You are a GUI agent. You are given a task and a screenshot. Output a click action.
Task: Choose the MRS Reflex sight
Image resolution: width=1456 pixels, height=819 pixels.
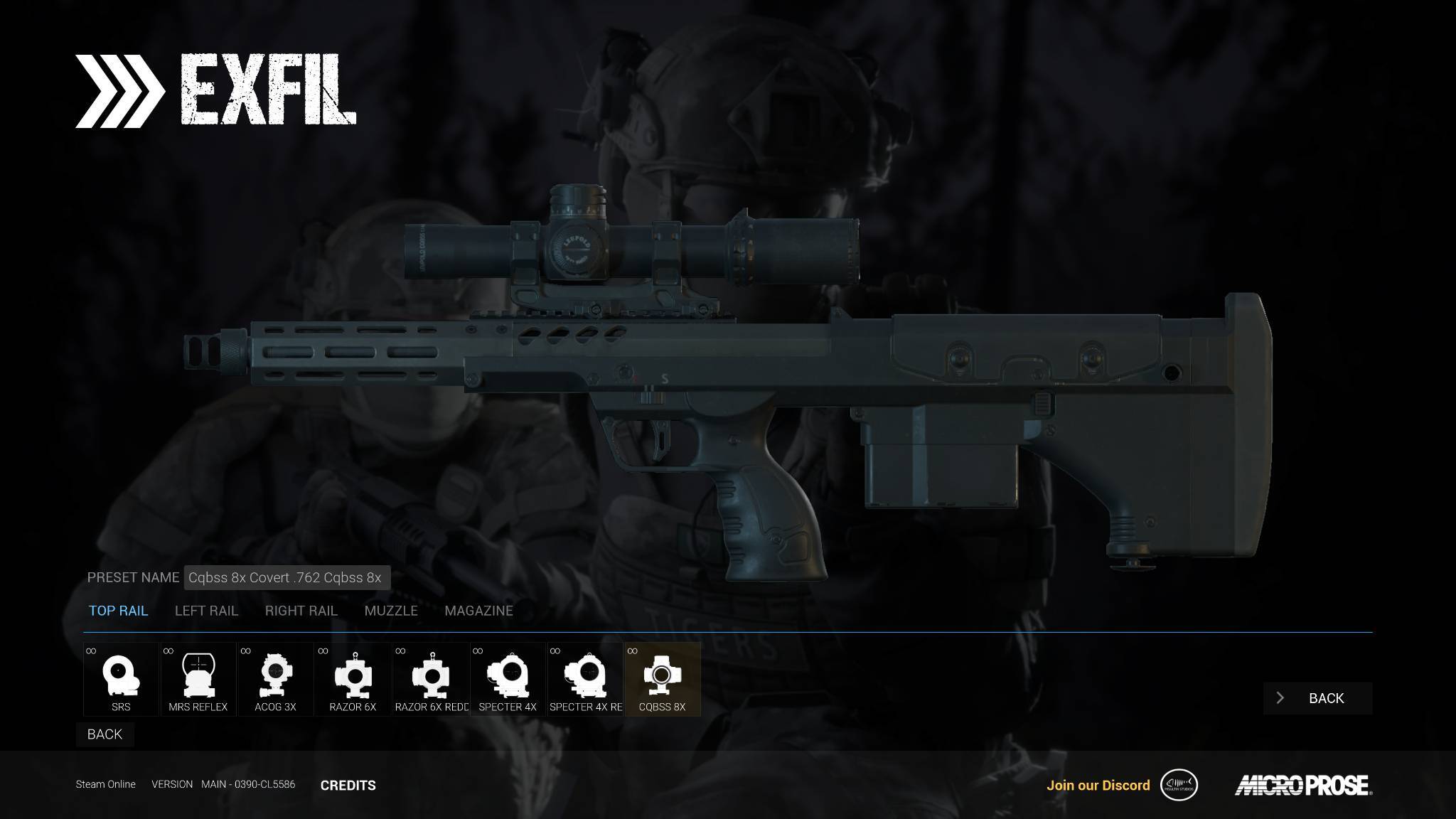[x=198, y=679]
